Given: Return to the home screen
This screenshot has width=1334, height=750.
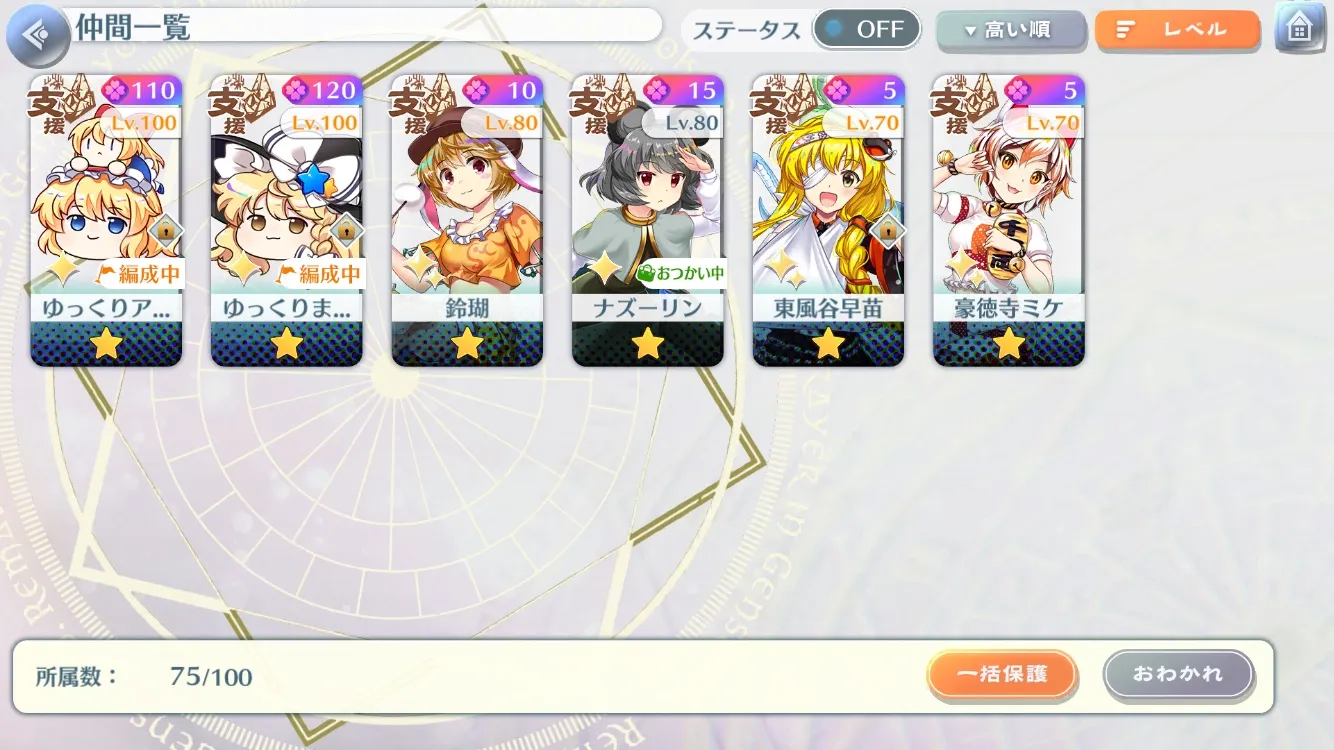Looking at the screenshot, I should 1299,29.
